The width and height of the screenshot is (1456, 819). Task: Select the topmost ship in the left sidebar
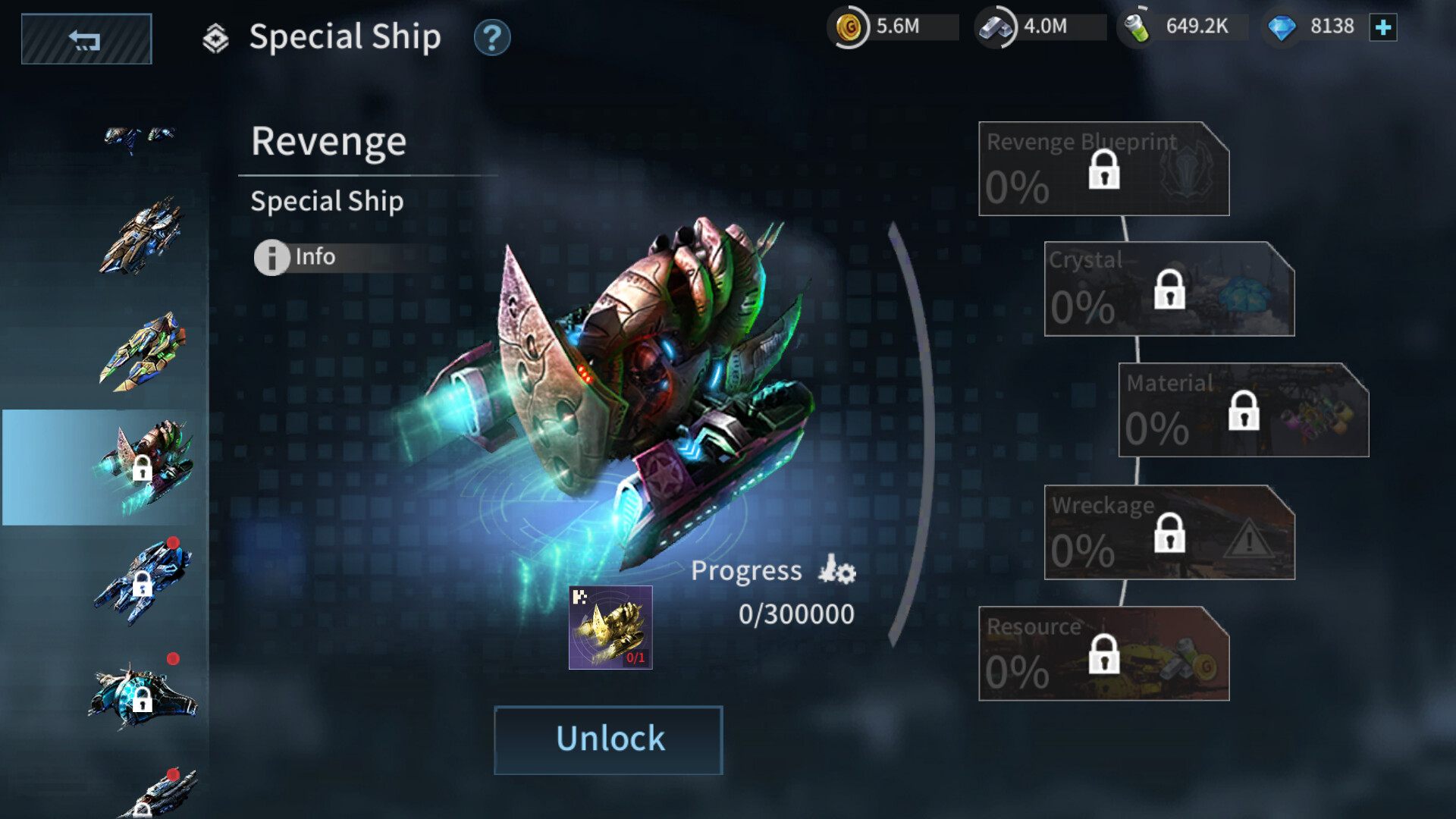[140, 136]
